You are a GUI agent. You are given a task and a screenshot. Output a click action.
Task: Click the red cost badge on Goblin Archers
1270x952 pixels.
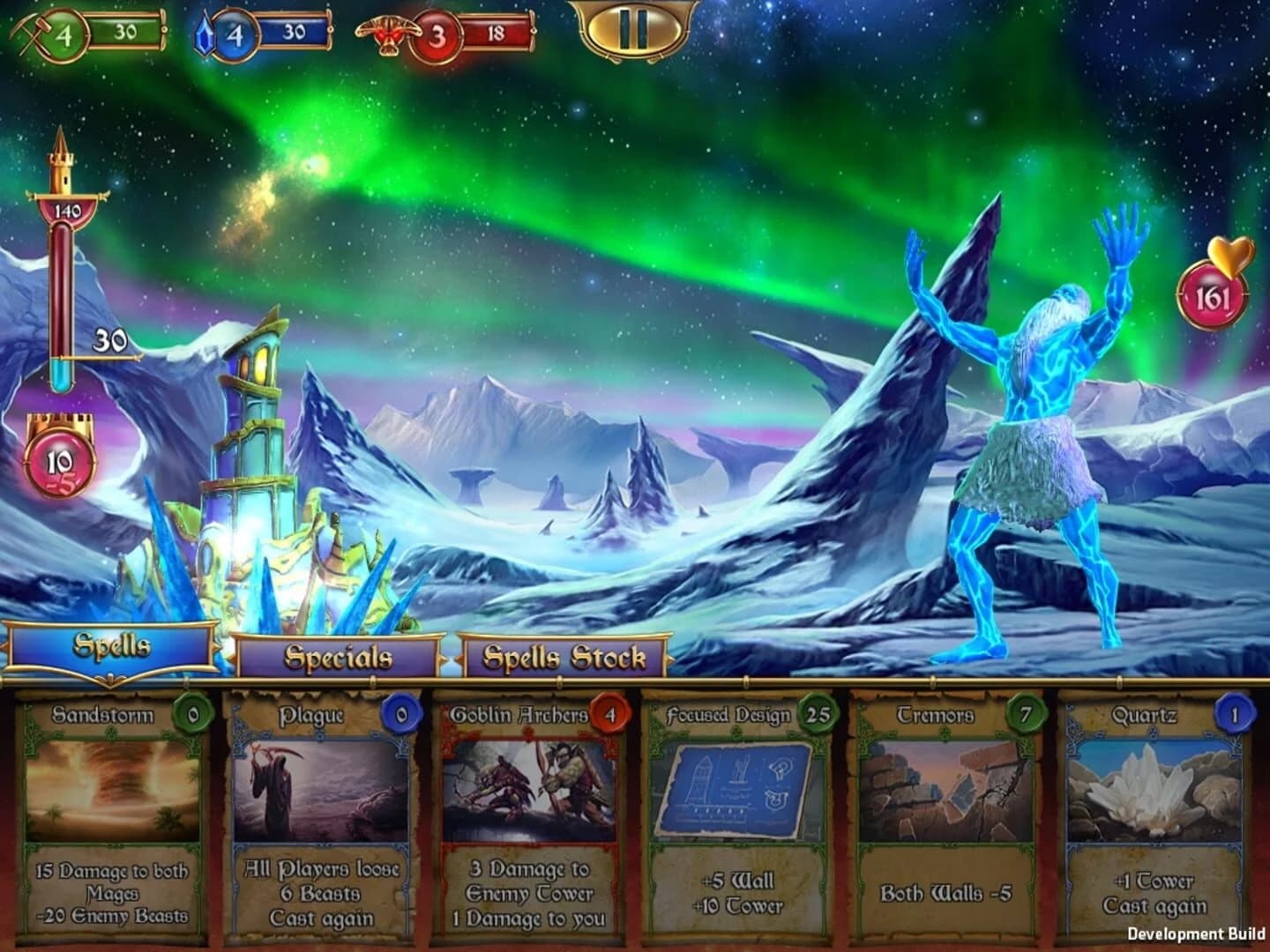pyautogui.click(x=609, y=713)
